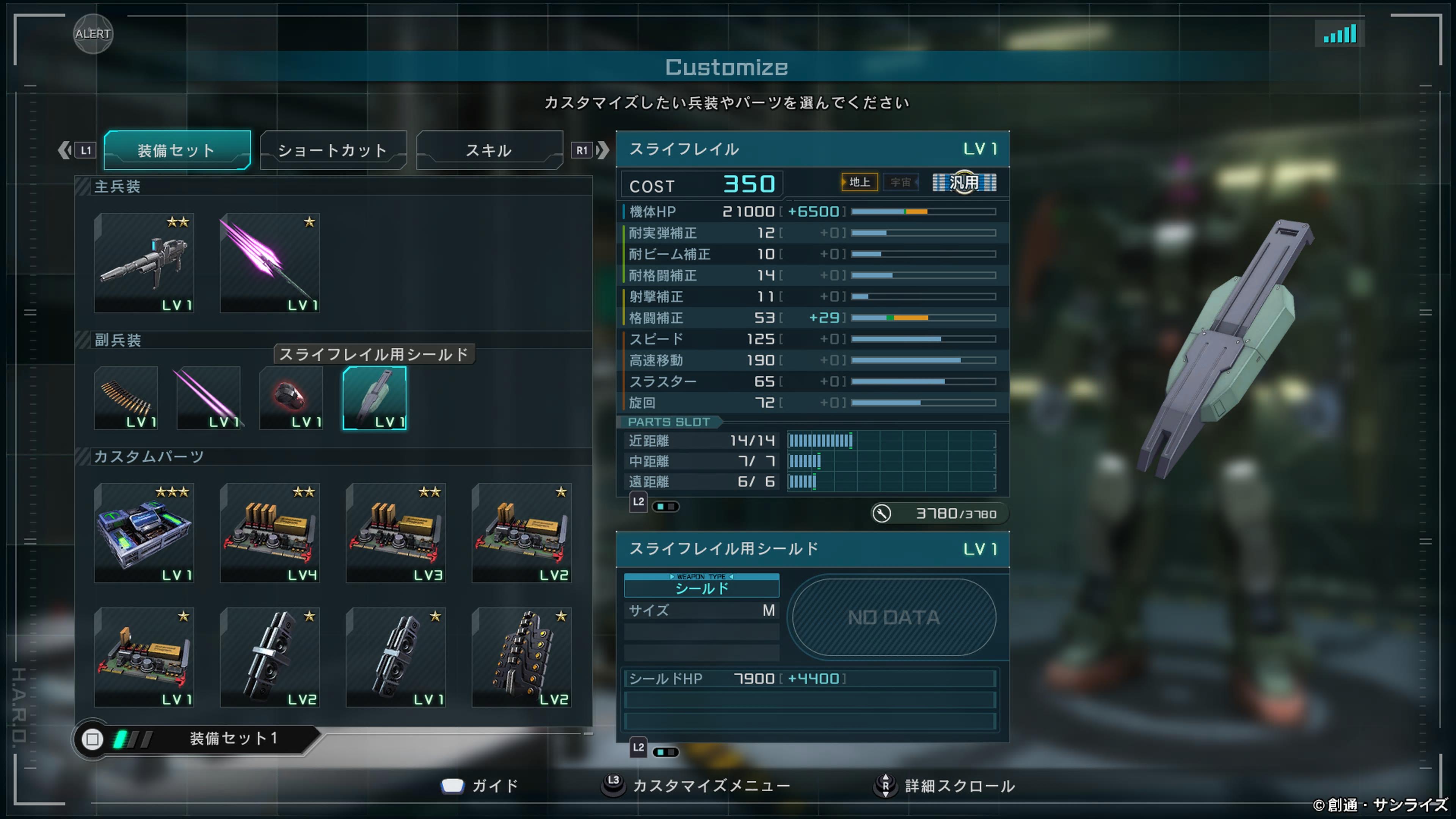
Task: Select the スキル tab
Action: click(489, 151)
